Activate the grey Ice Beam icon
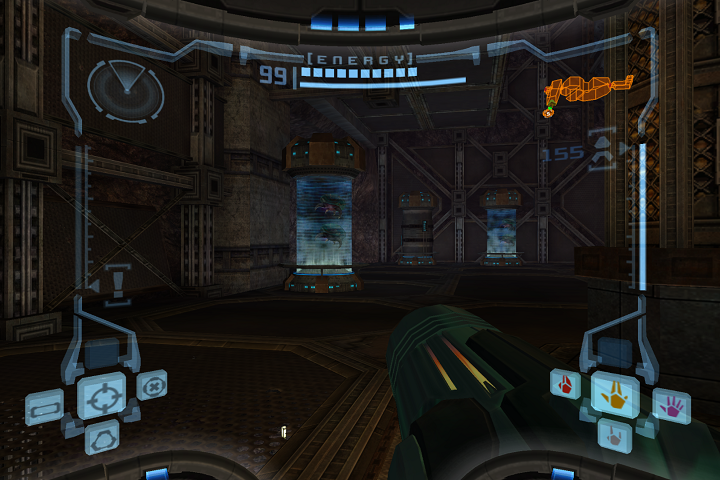The height and width of the screenshot is (480, 720). (x=614, y=434)
